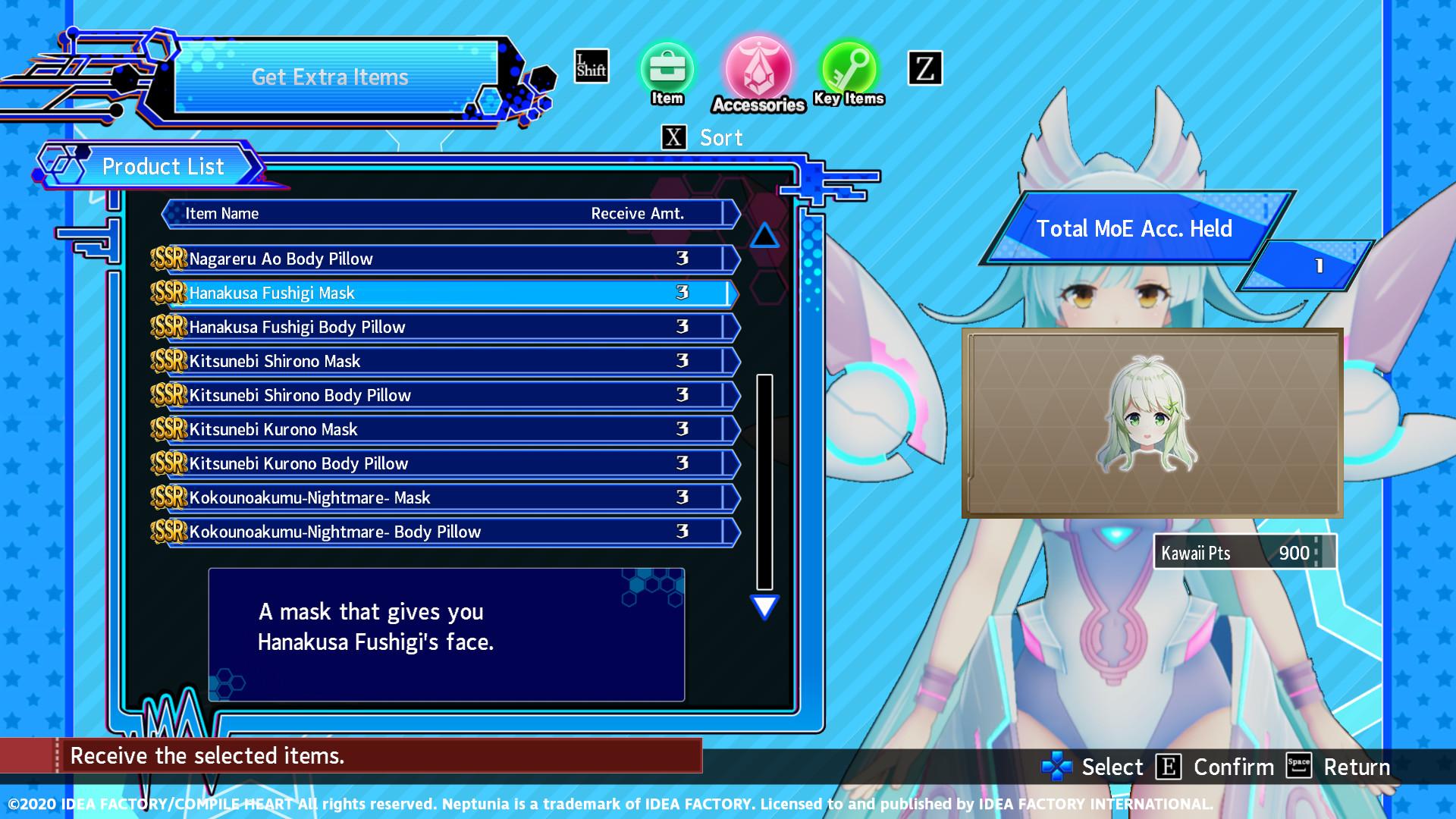This screenshot has height=819, width=1456.
Task: Click the Z key icon beside Key Items
Action: 924,68
